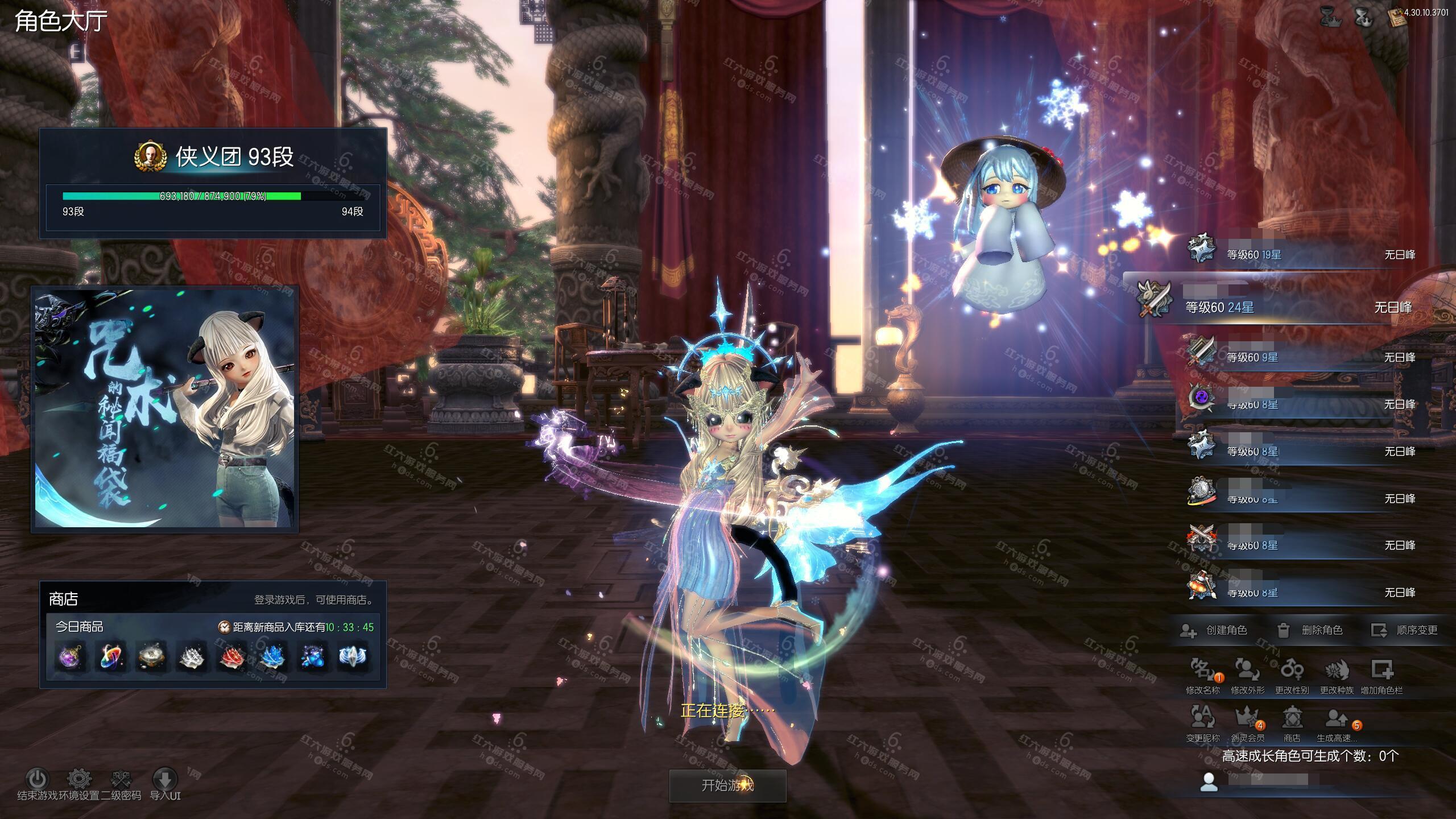
Task: Select the crossed-guns character row
Action: click(1302, 545)
